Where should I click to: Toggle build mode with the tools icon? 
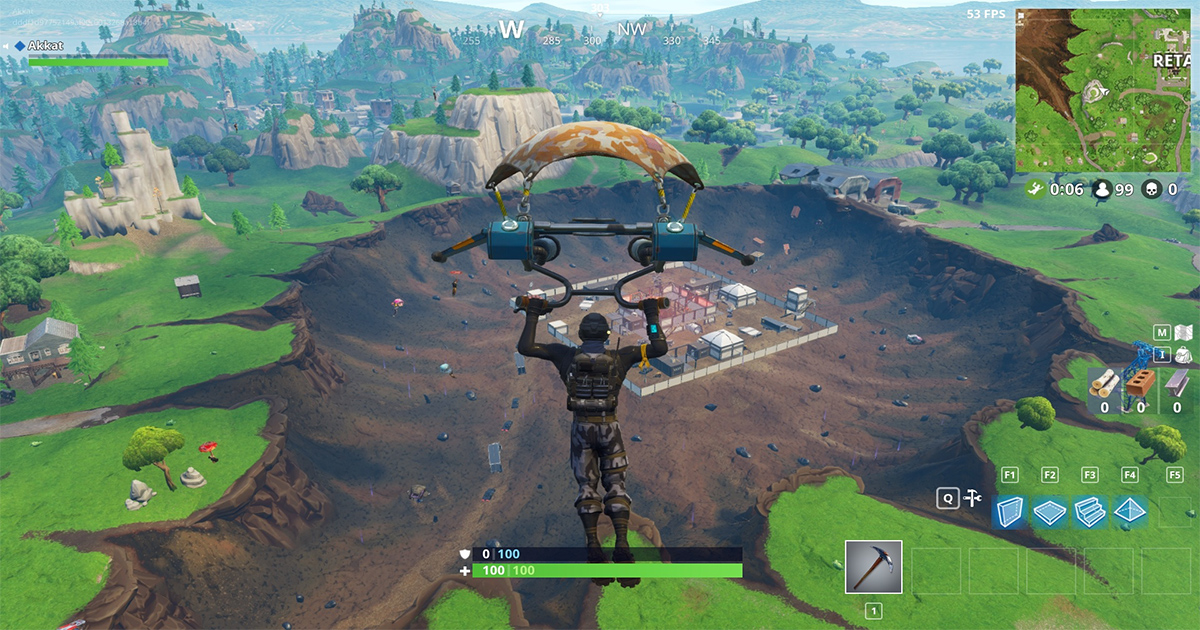point(971,498)
